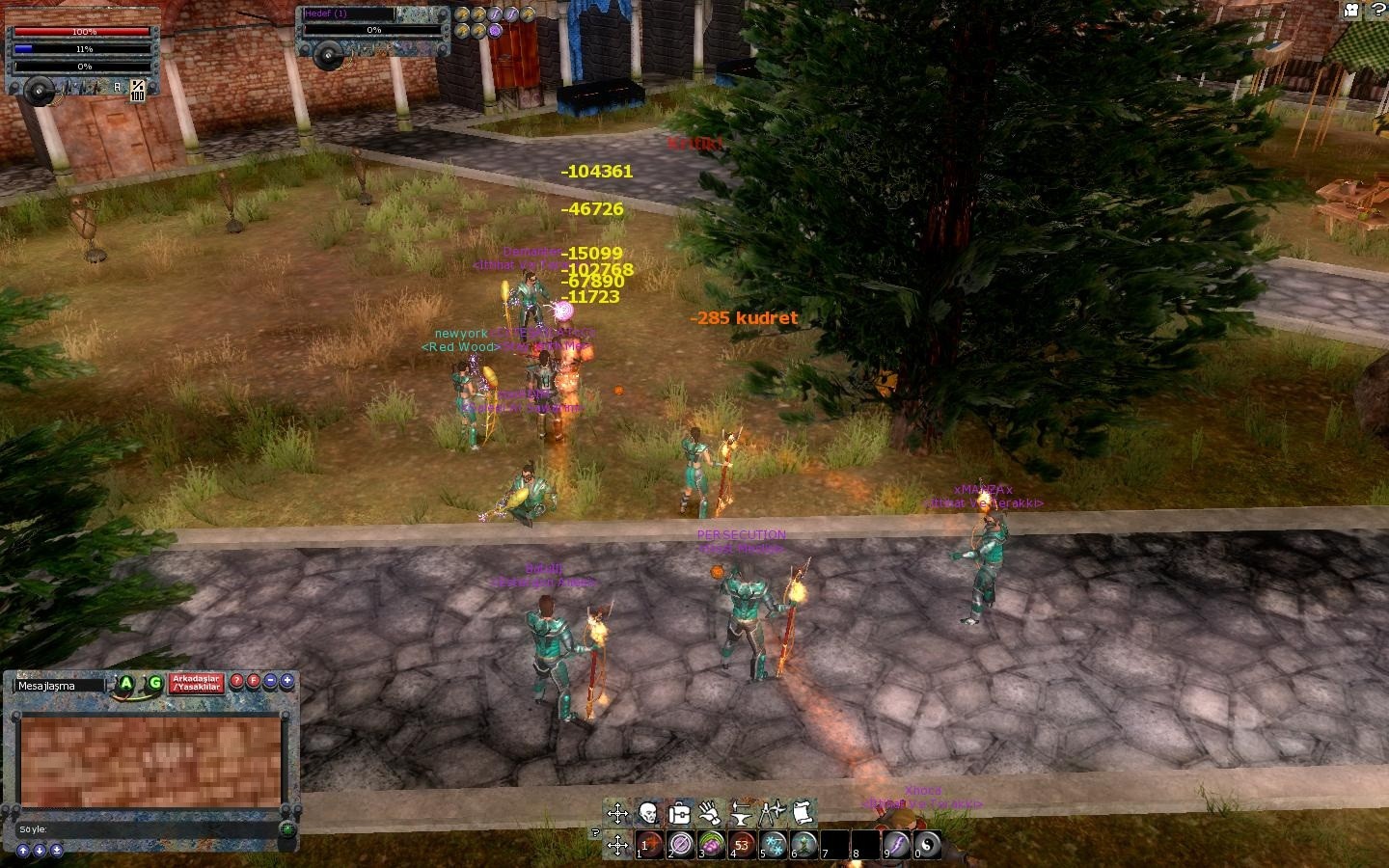
Task: Open the compass and star icon
Action: coord(772,813)
